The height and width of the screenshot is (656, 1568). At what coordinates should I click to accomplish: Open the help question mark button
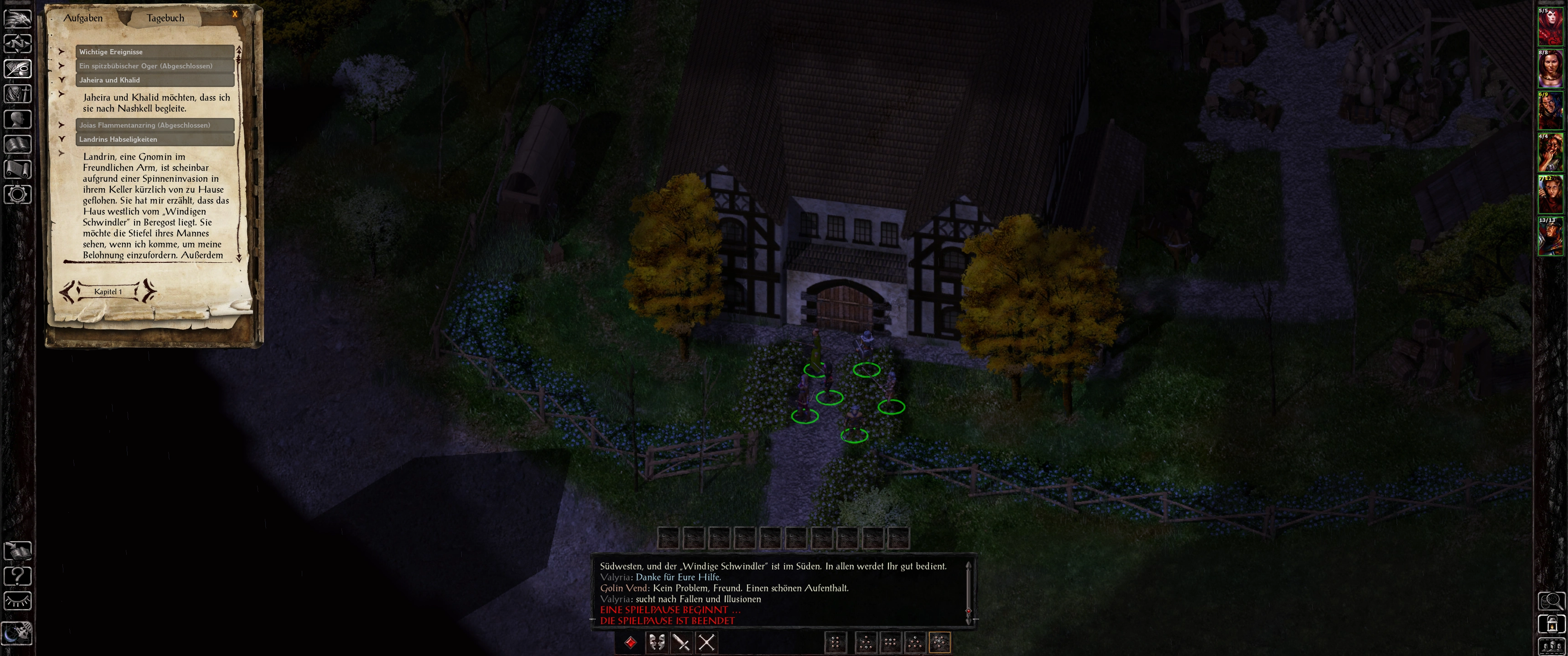18,576
